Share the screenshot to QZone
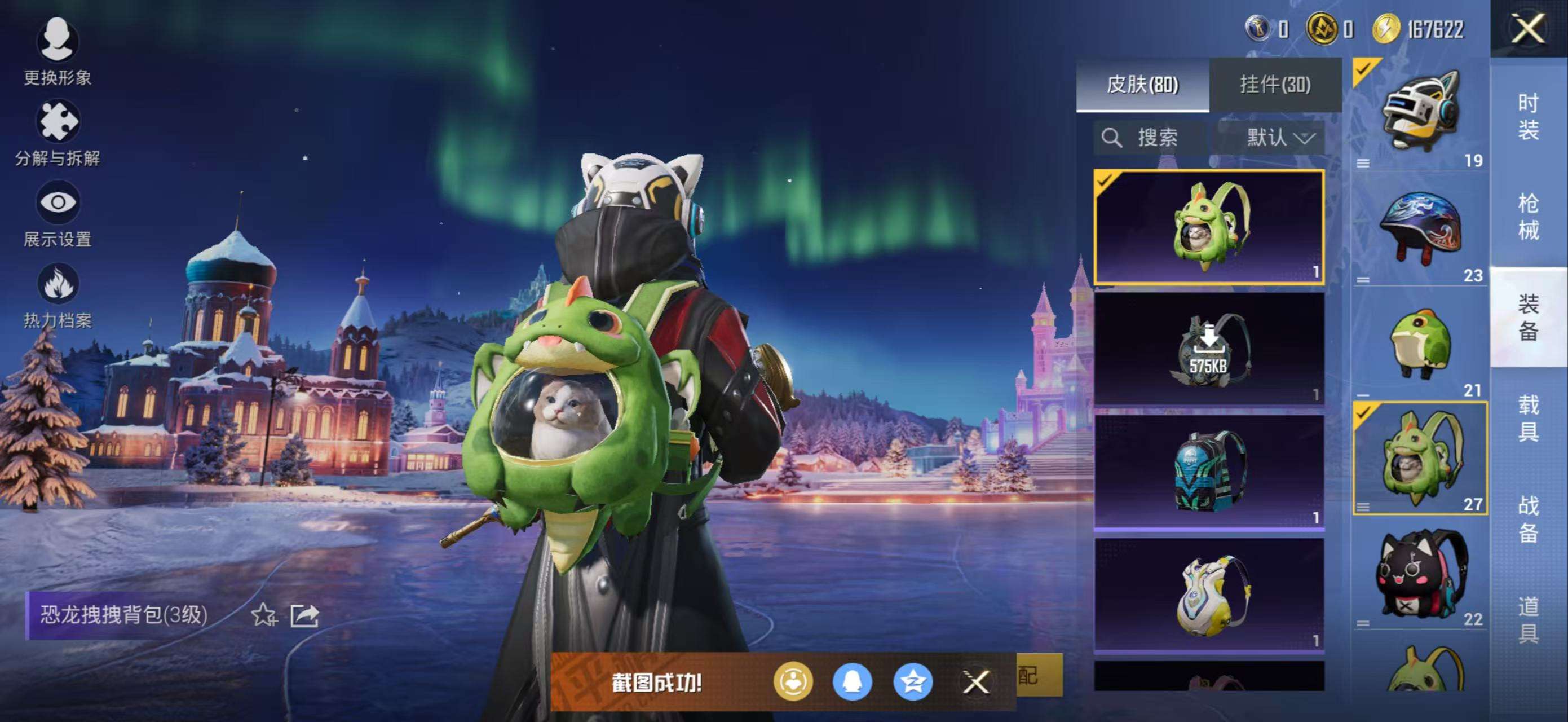1568x722 pixels. point(916,683)
